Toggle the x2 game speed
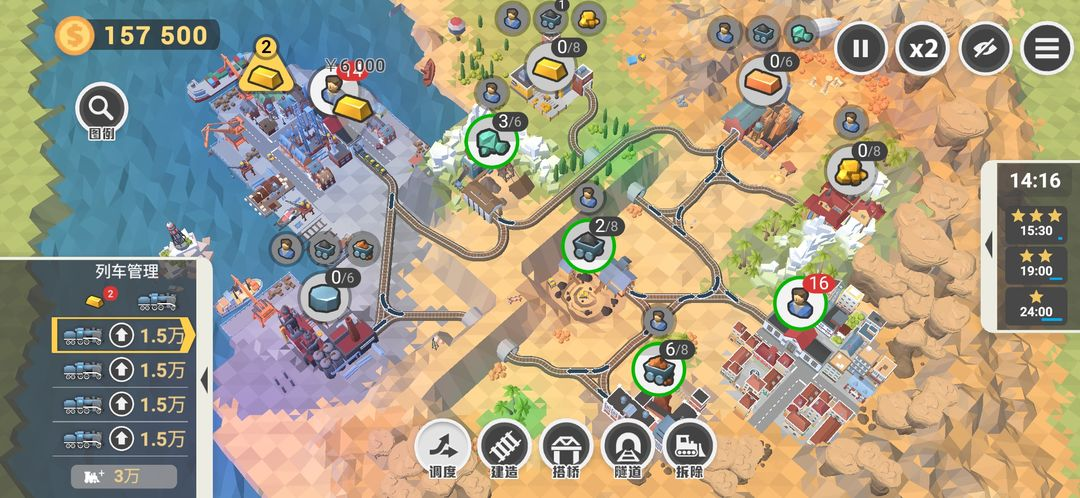 click(x=922, y=48)
